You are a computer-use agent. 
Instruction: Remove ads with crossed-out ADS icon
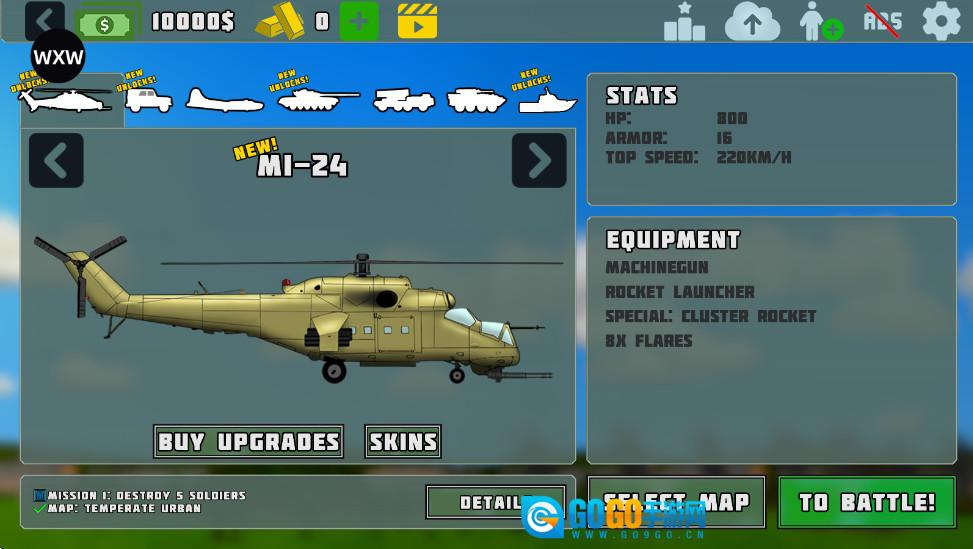882,21
